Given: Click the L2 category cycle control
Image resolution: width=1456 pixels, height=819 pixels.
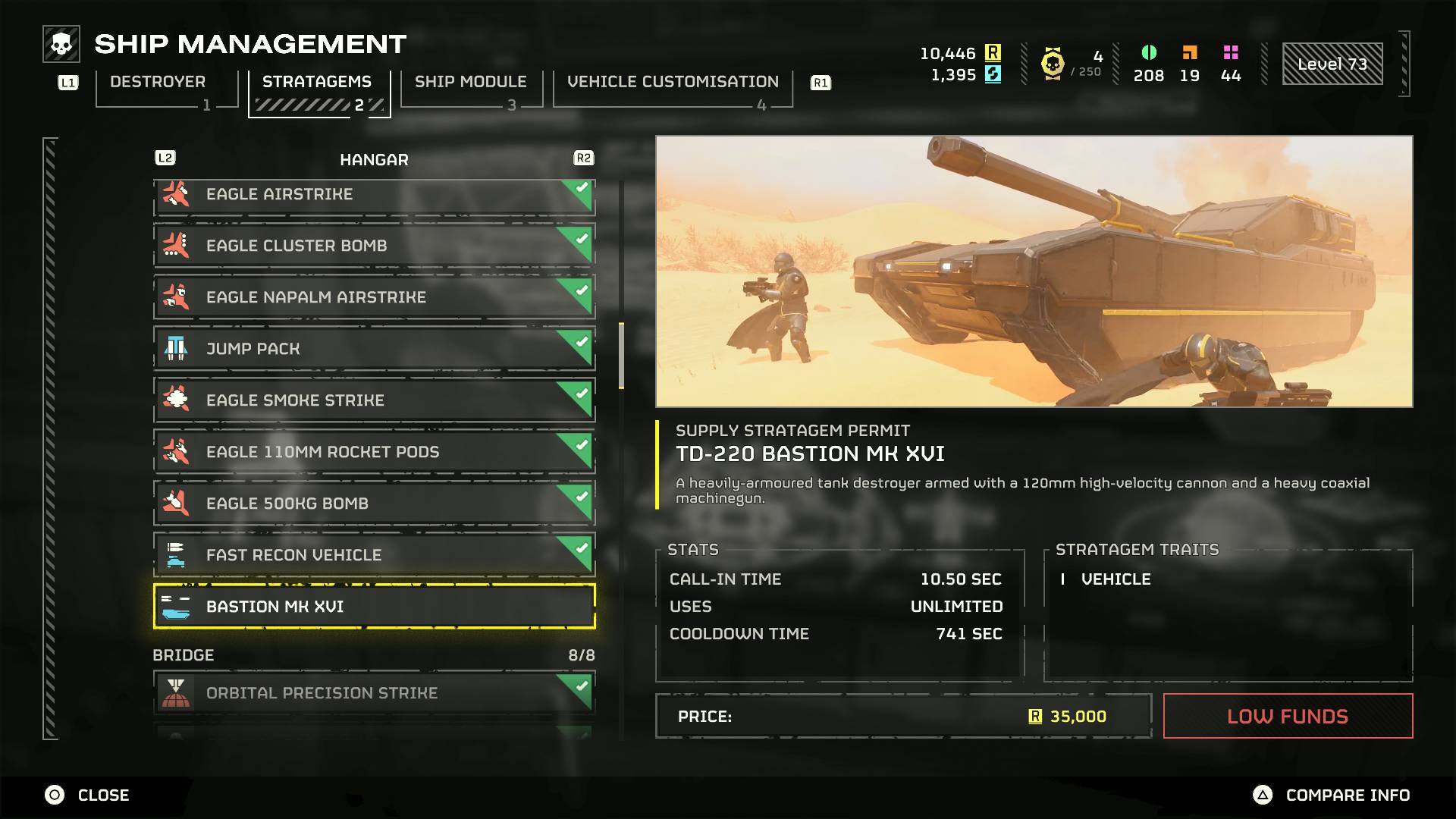Looking at the screenshot, I should (x=165, y=158).
